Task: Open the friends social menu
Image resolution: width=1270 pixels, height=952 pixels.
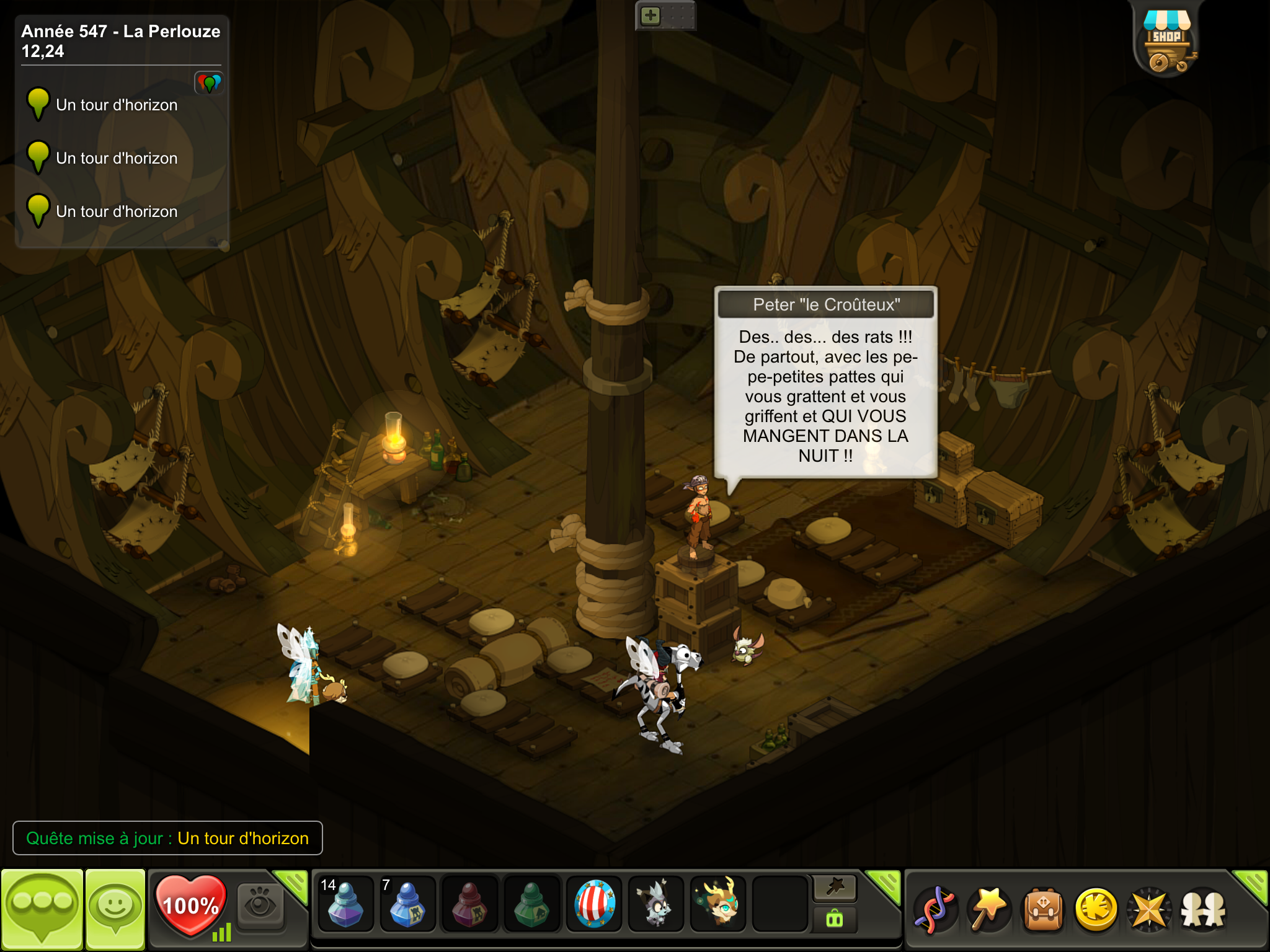Action: pos(1203,910)
